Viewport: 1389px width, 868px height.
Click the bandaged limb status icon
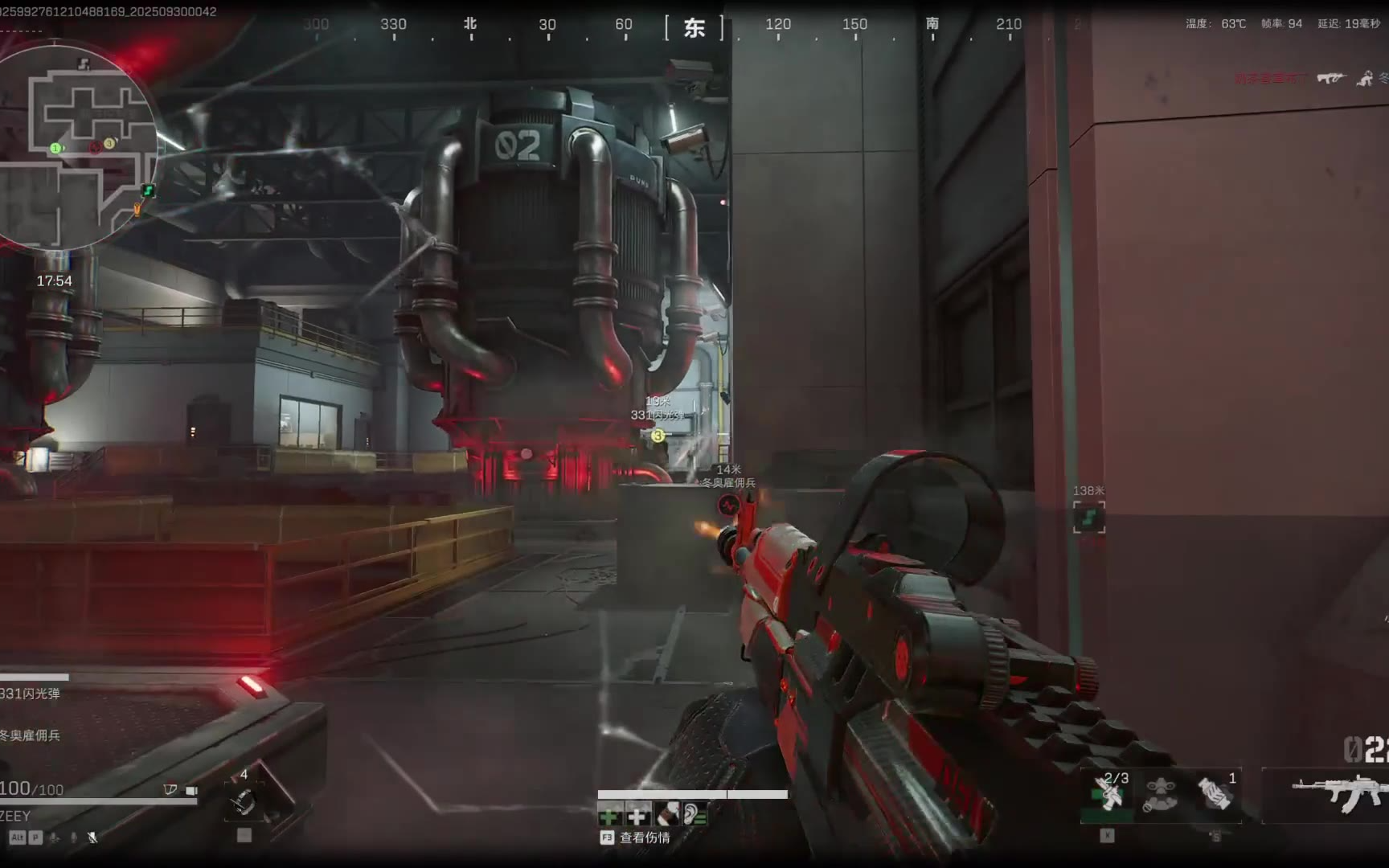tap(666, 817)
